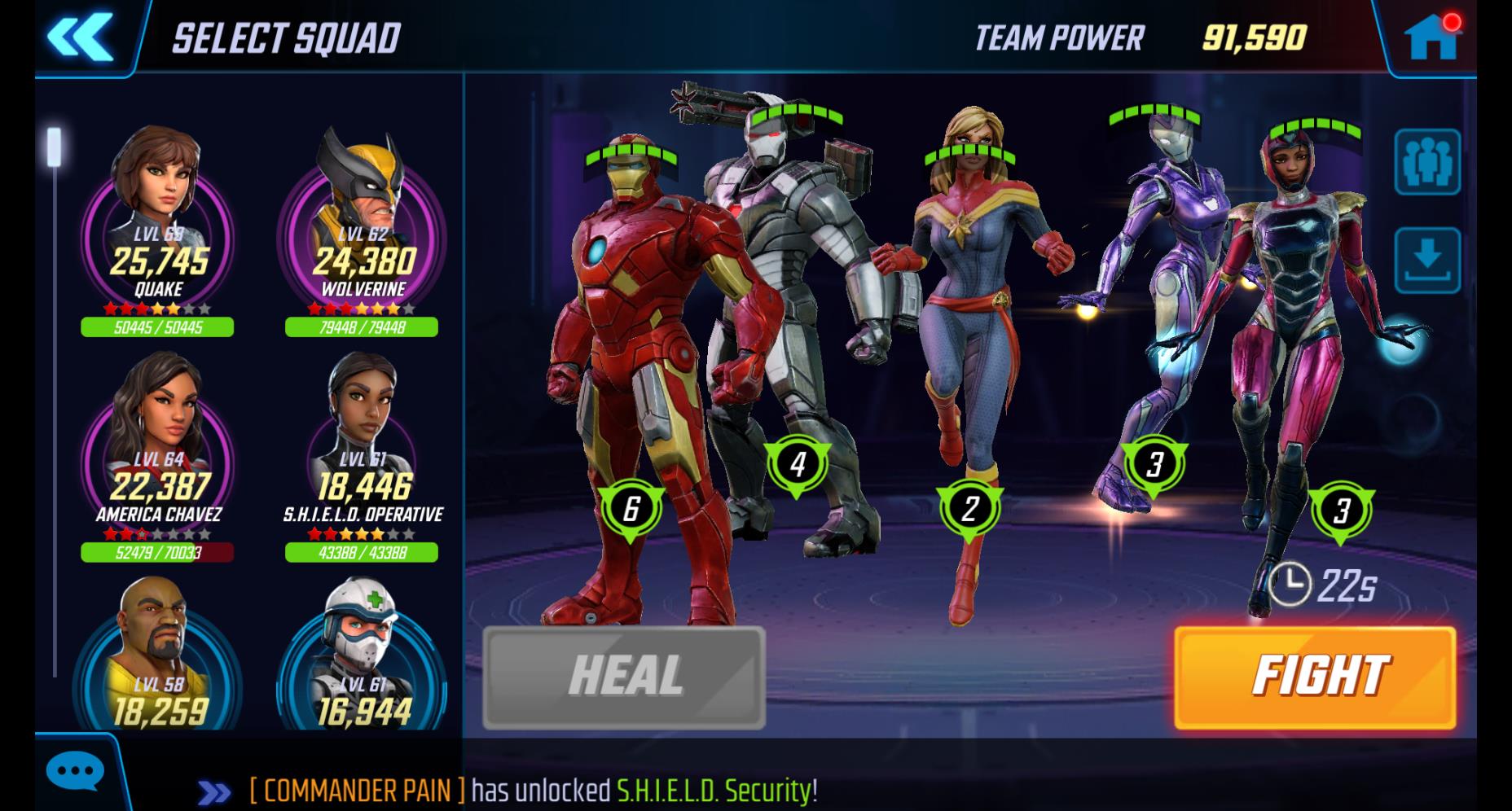Start the battle with the FIGHT button
The height and width of the screenshot is (811, 1512).
click(x=1314, y=677)
